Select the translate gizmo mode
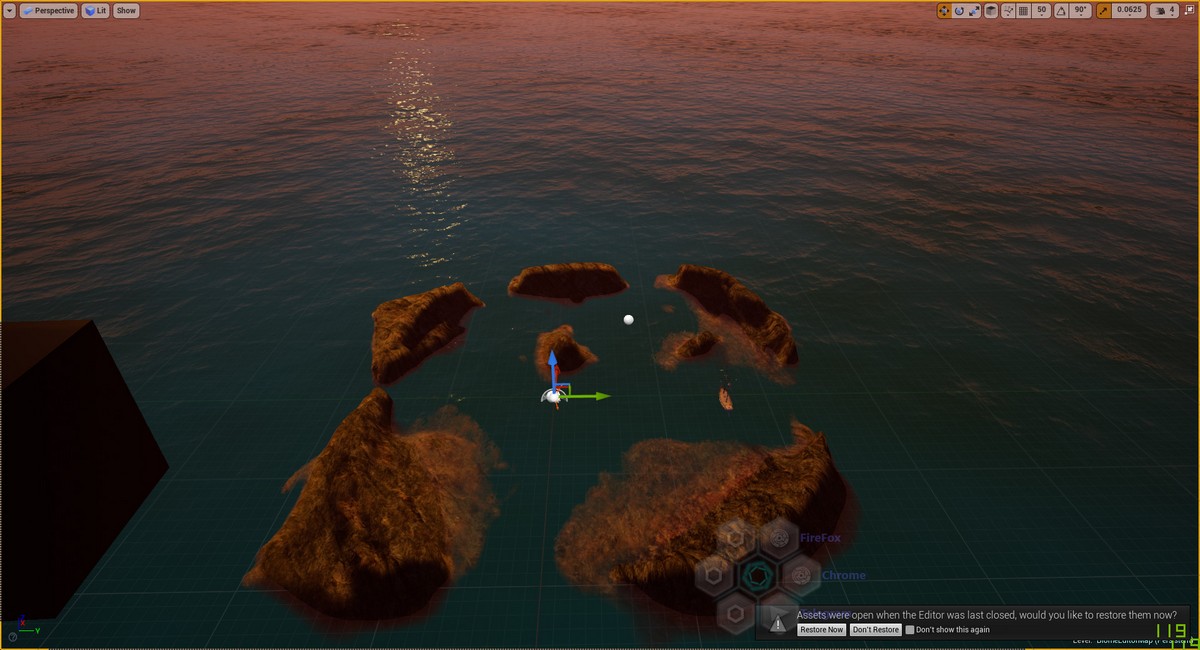 944,10
